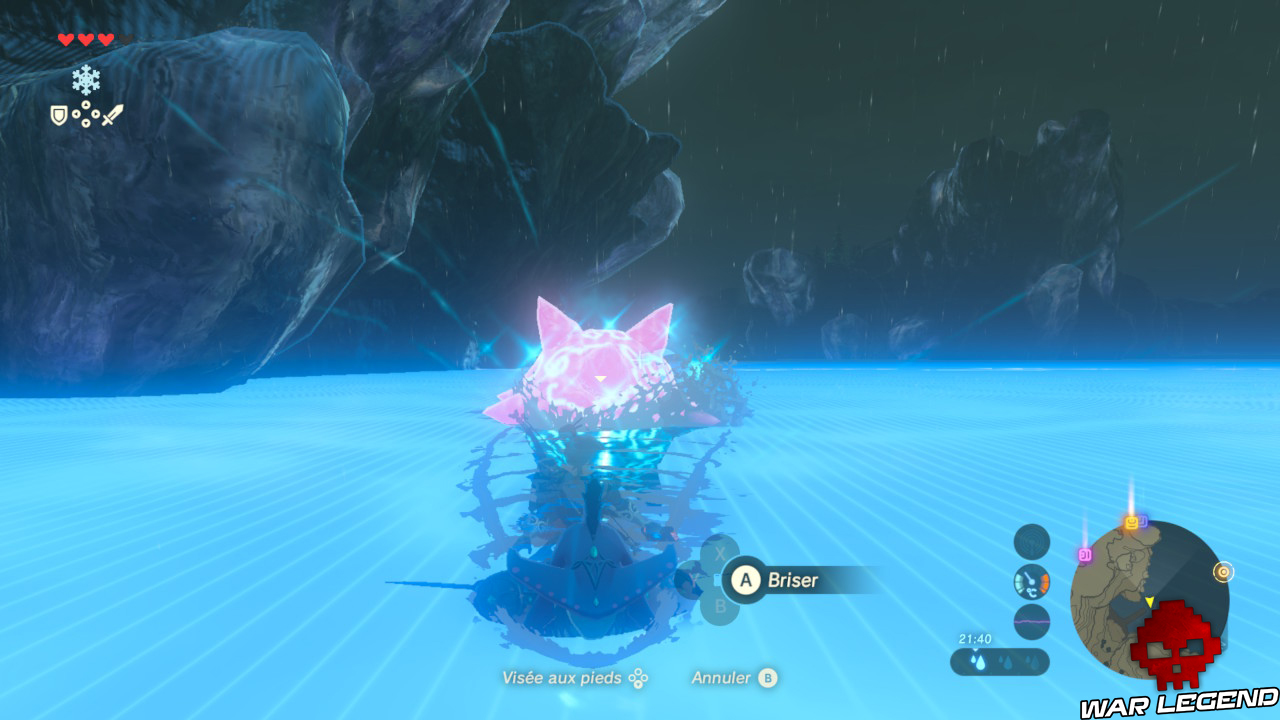Image resolution: width=1280 pixels, height=720 pixels.
Task: Select the snowflake cold status indicator
Action: 85,80
